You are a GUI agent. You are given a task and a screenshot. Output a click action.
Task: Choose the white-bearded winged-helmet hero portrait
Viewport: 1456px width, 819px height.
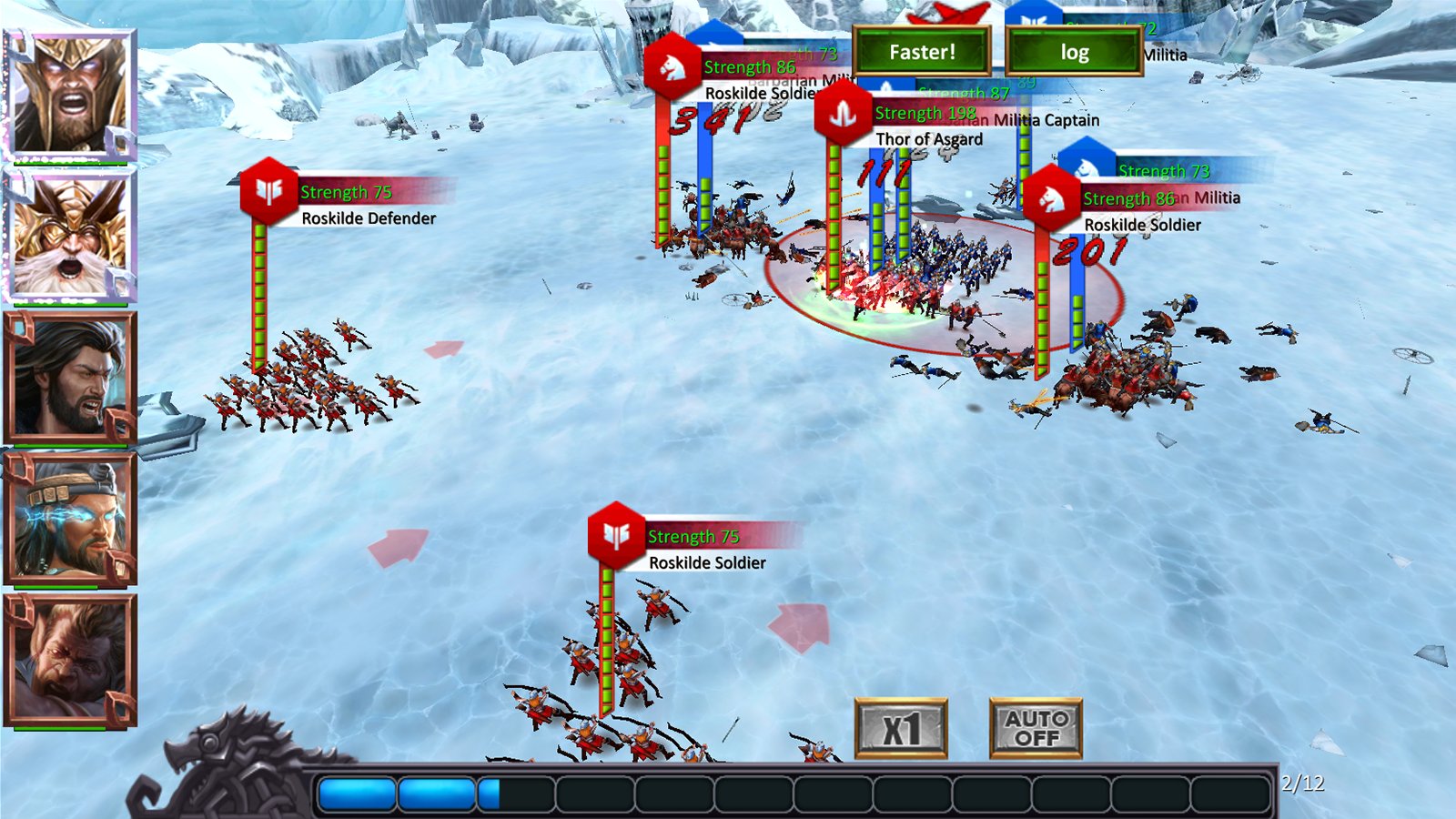coord(71,236)
